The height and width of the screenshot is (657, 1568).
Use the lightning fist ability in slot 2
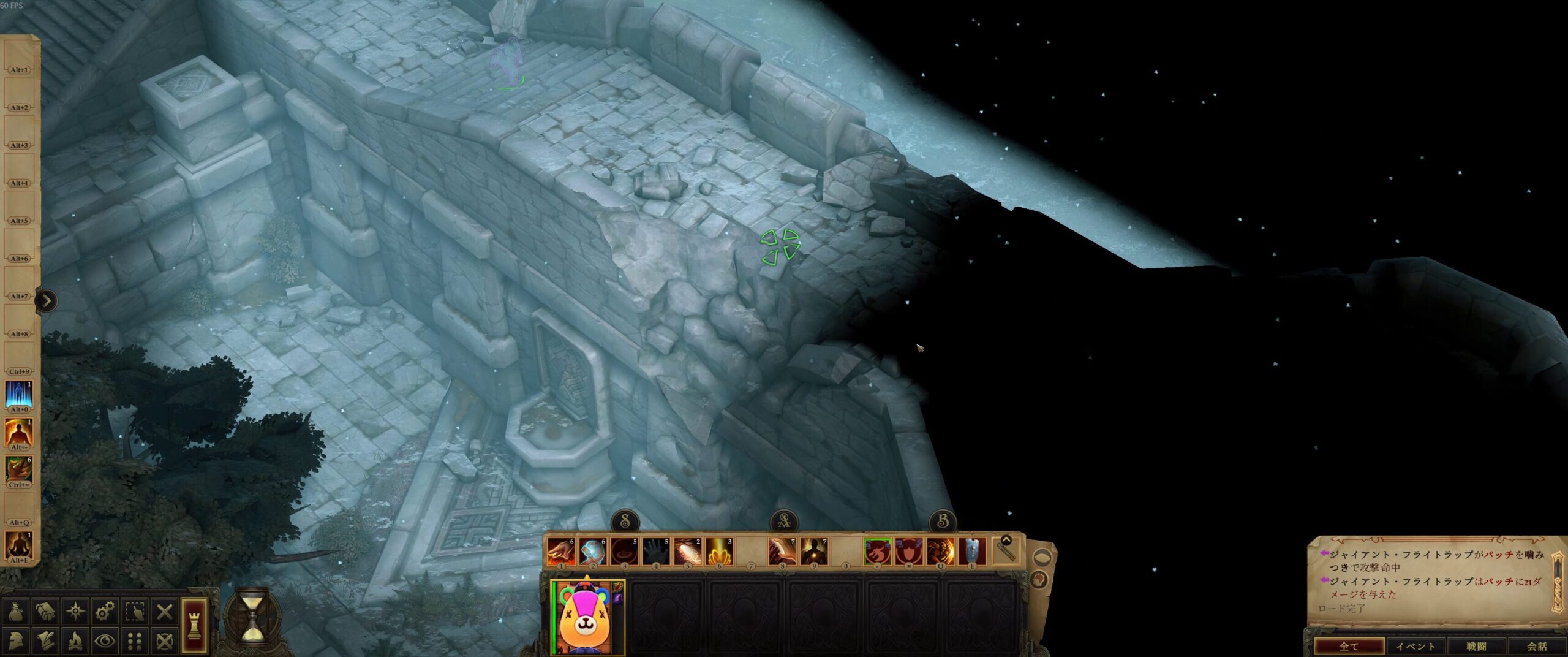(592, 552)
